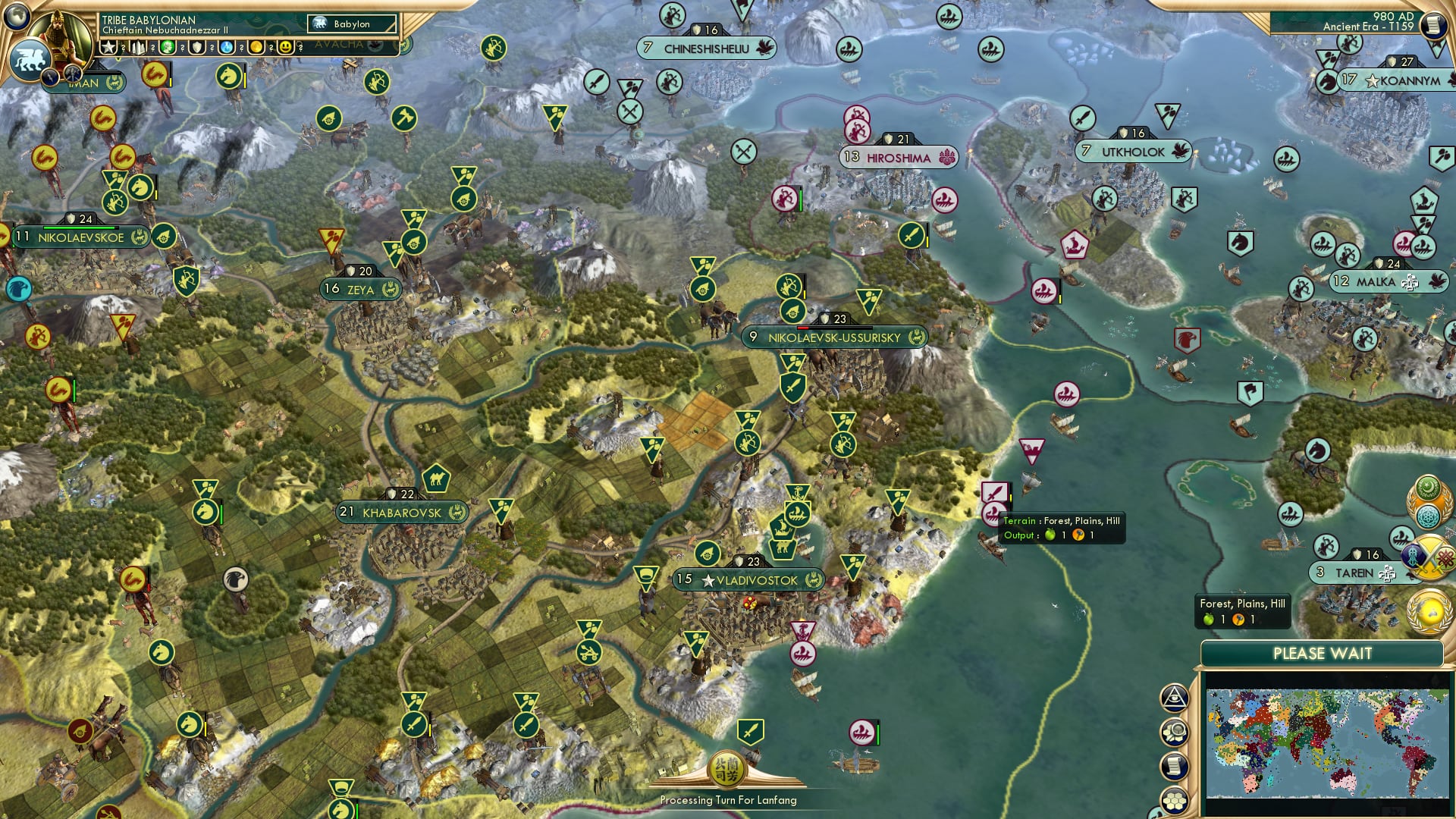Click the gold coin icon in top resource bar
Viewport: 1456px width, 819px height.
tap(256, 48)
